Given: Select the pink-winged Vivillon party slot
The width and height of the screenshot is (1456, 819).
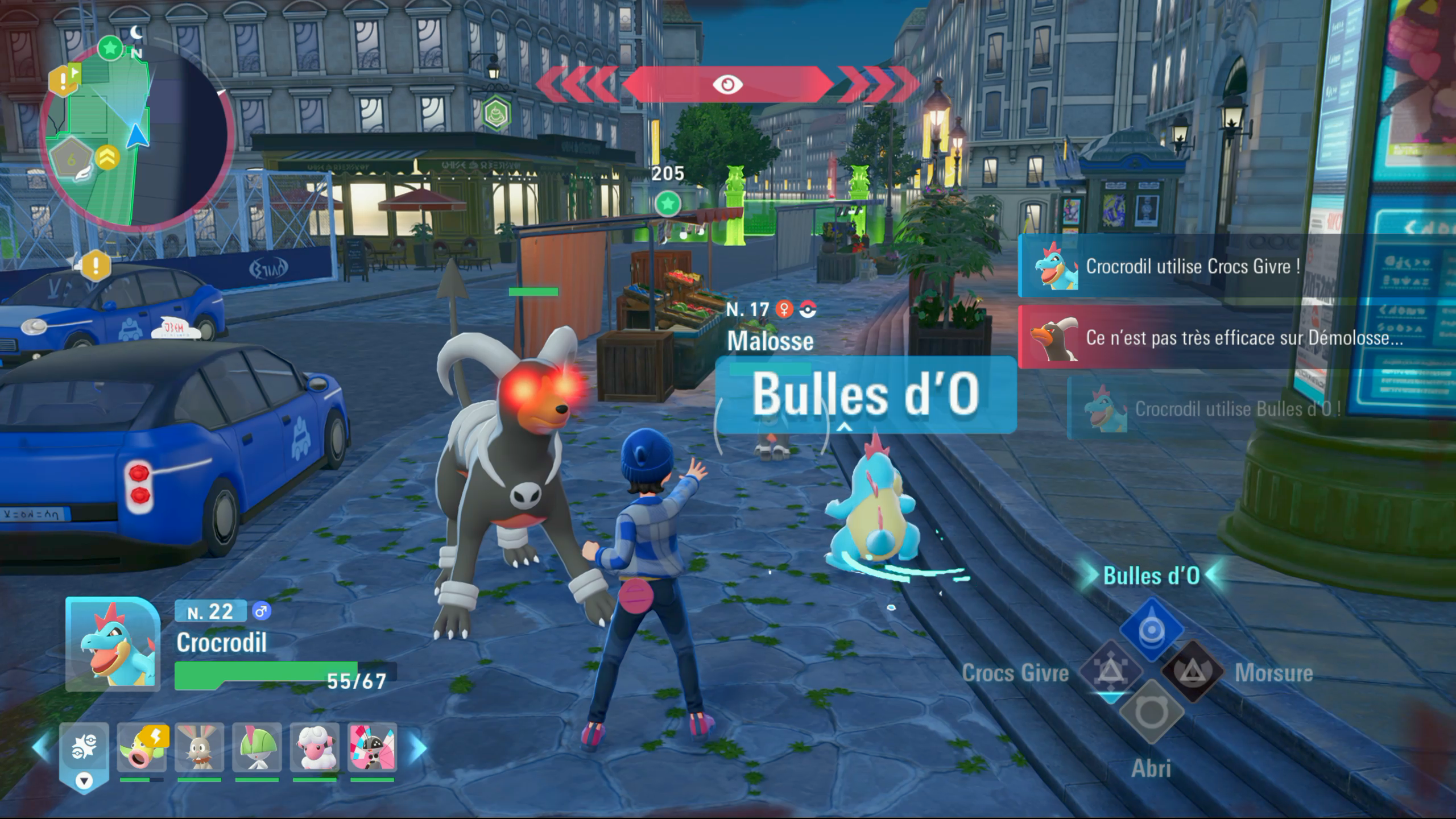Looking at the screenshot, I should click(x=373, y=747).
